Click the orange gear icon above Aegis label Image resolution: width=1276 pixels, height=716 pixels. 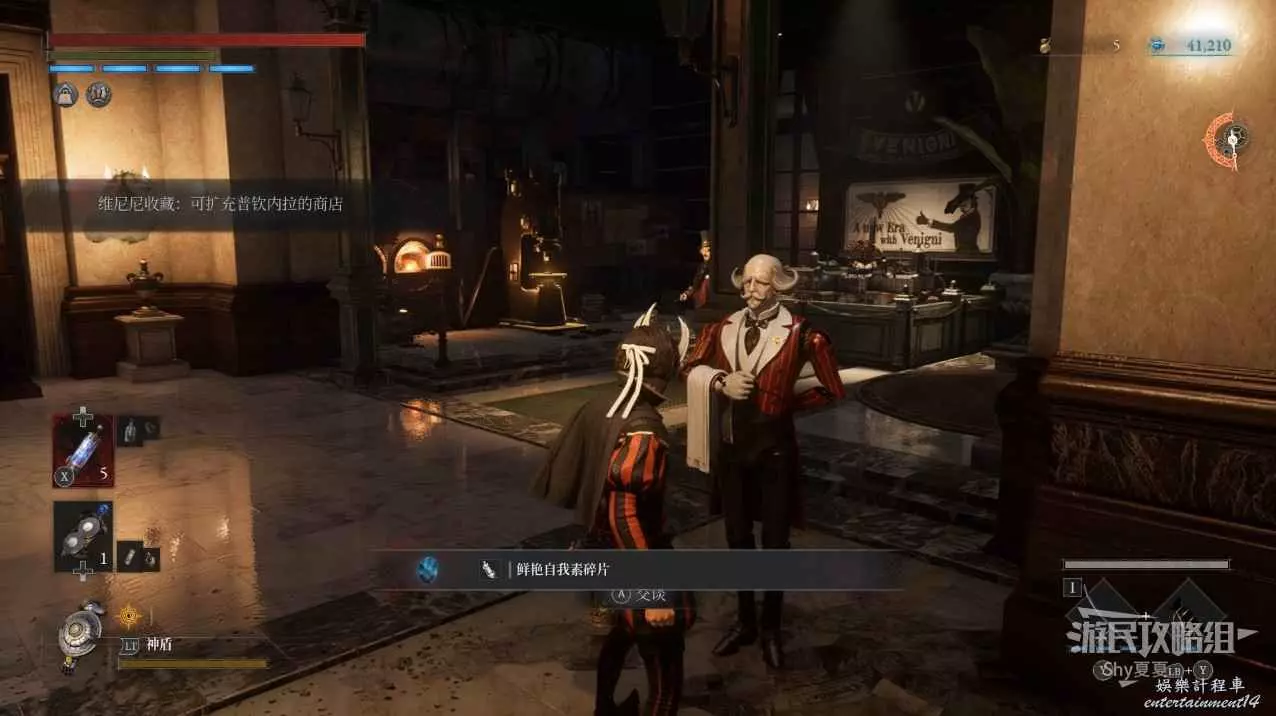pos(128,615)
